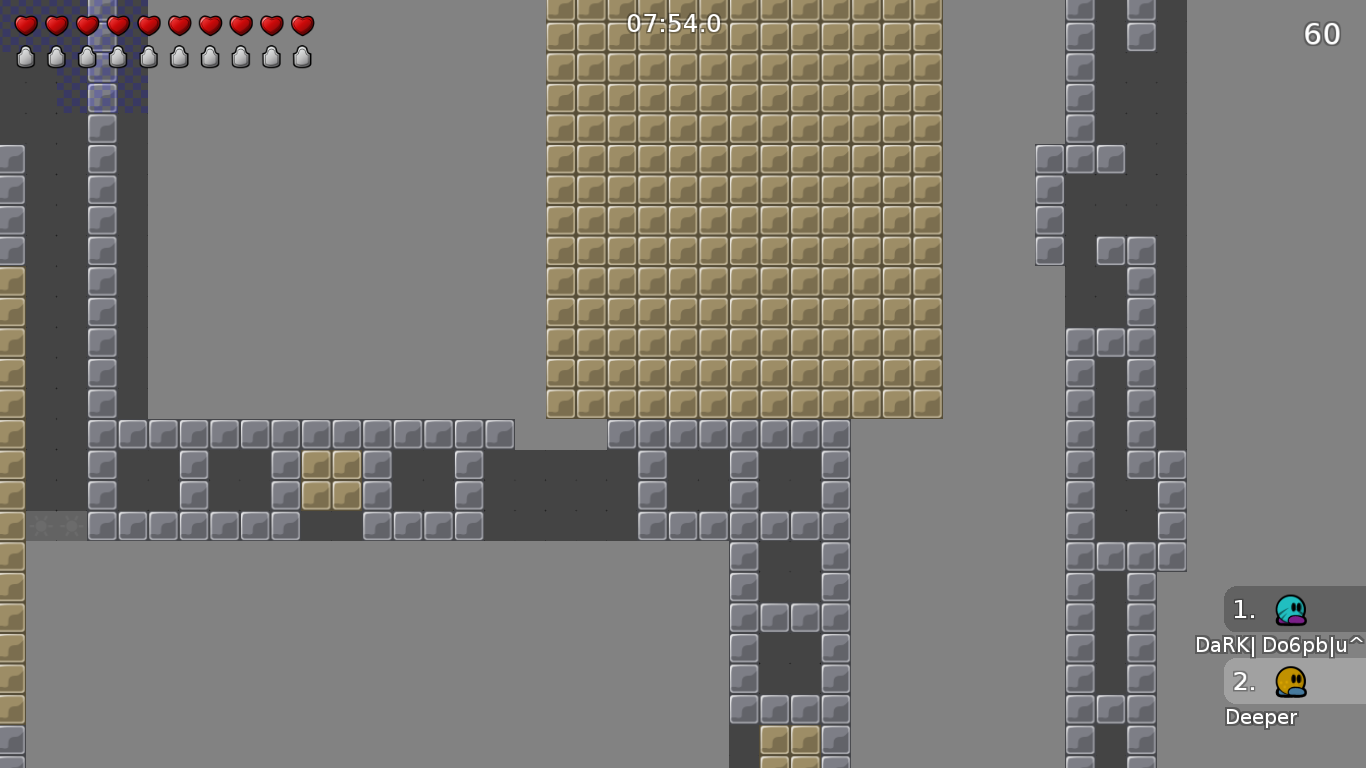Click the score counter showing 60

coord(1321,34)
